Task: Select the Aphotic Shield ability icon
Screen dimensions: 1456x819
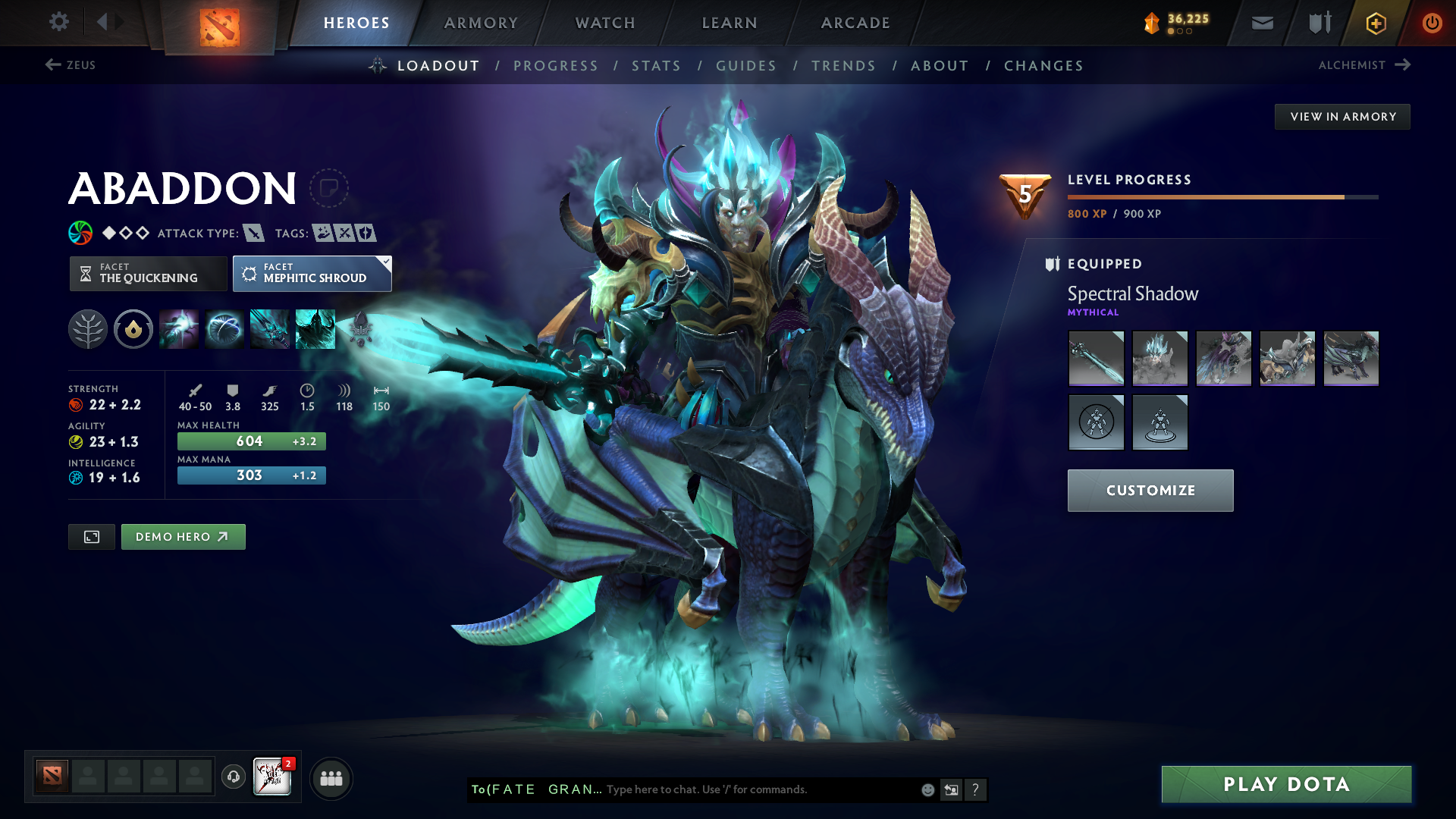Action: pos(224,329)
